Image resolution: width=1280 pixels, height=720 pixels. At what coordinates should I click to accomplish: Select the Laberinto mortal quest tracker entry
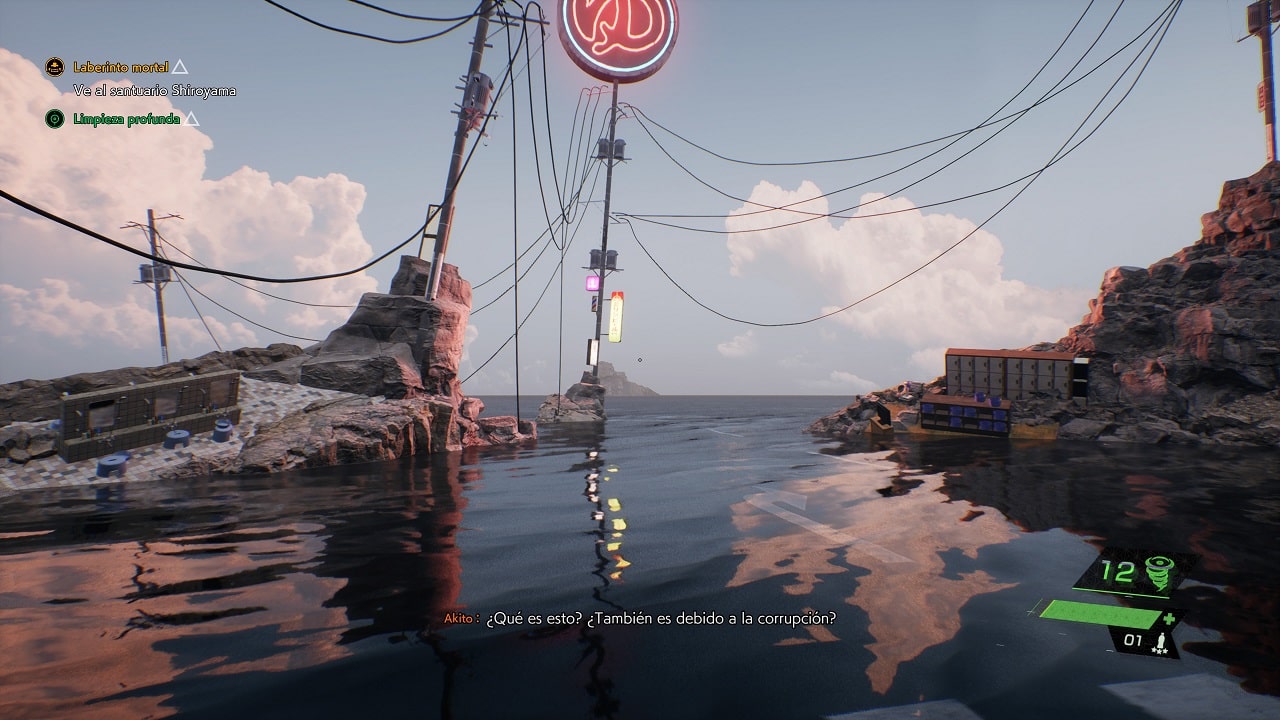(x=120, y=67)
